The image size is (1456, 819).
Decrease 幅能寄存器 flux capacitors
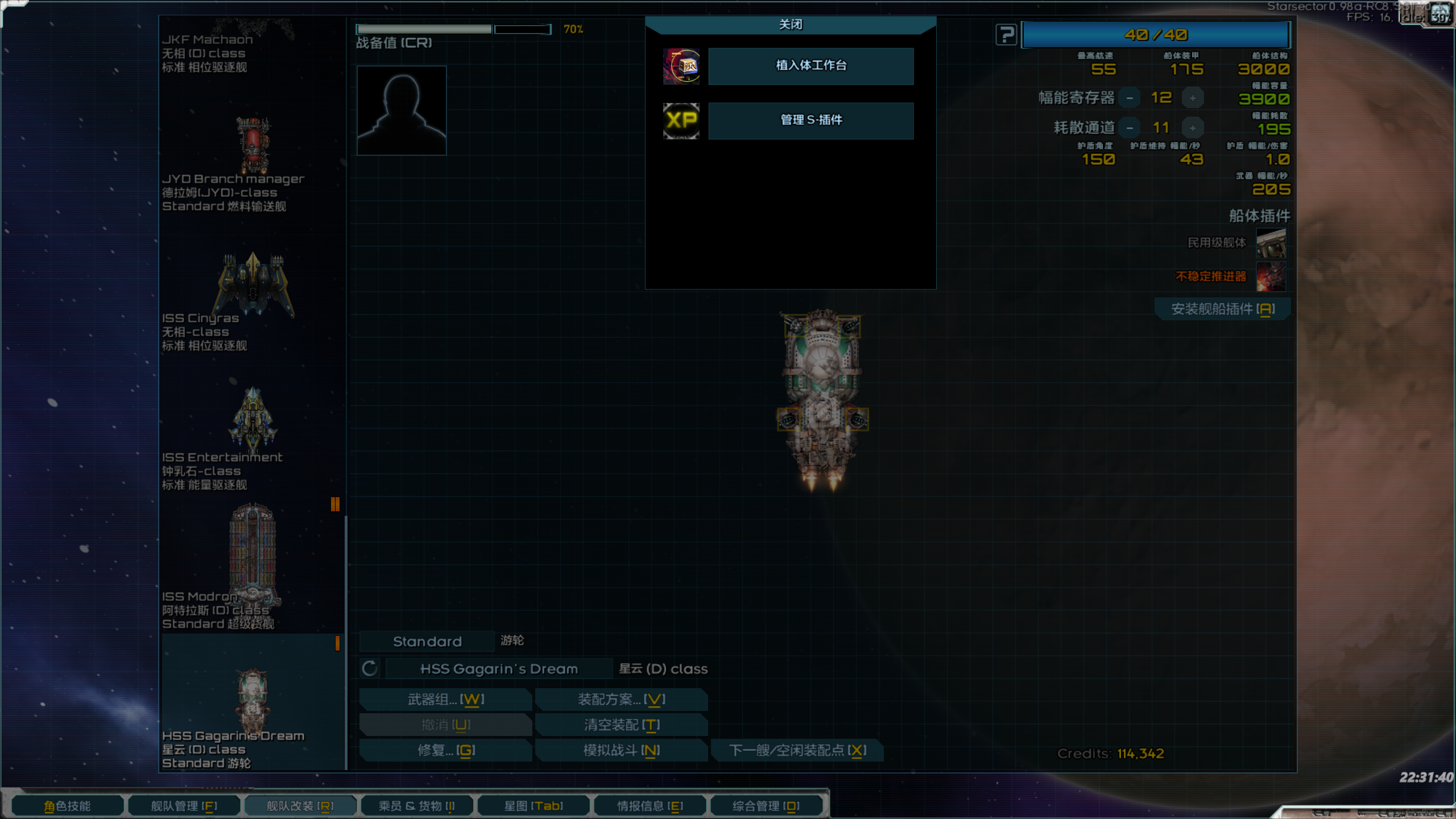pyautogui.click(x=1130, y=98)
